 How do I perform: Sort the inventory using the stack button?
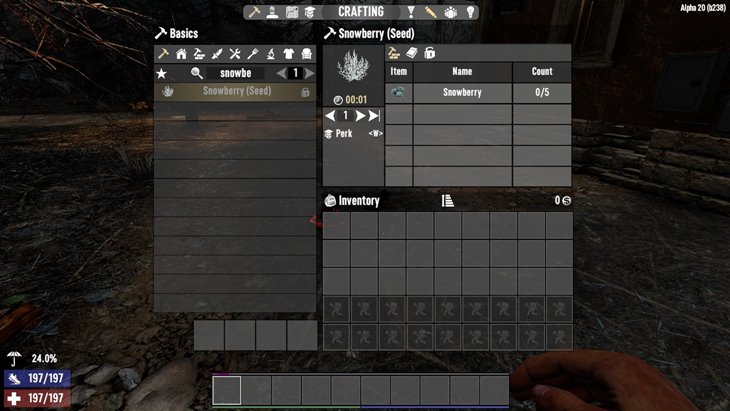[448, 201]
